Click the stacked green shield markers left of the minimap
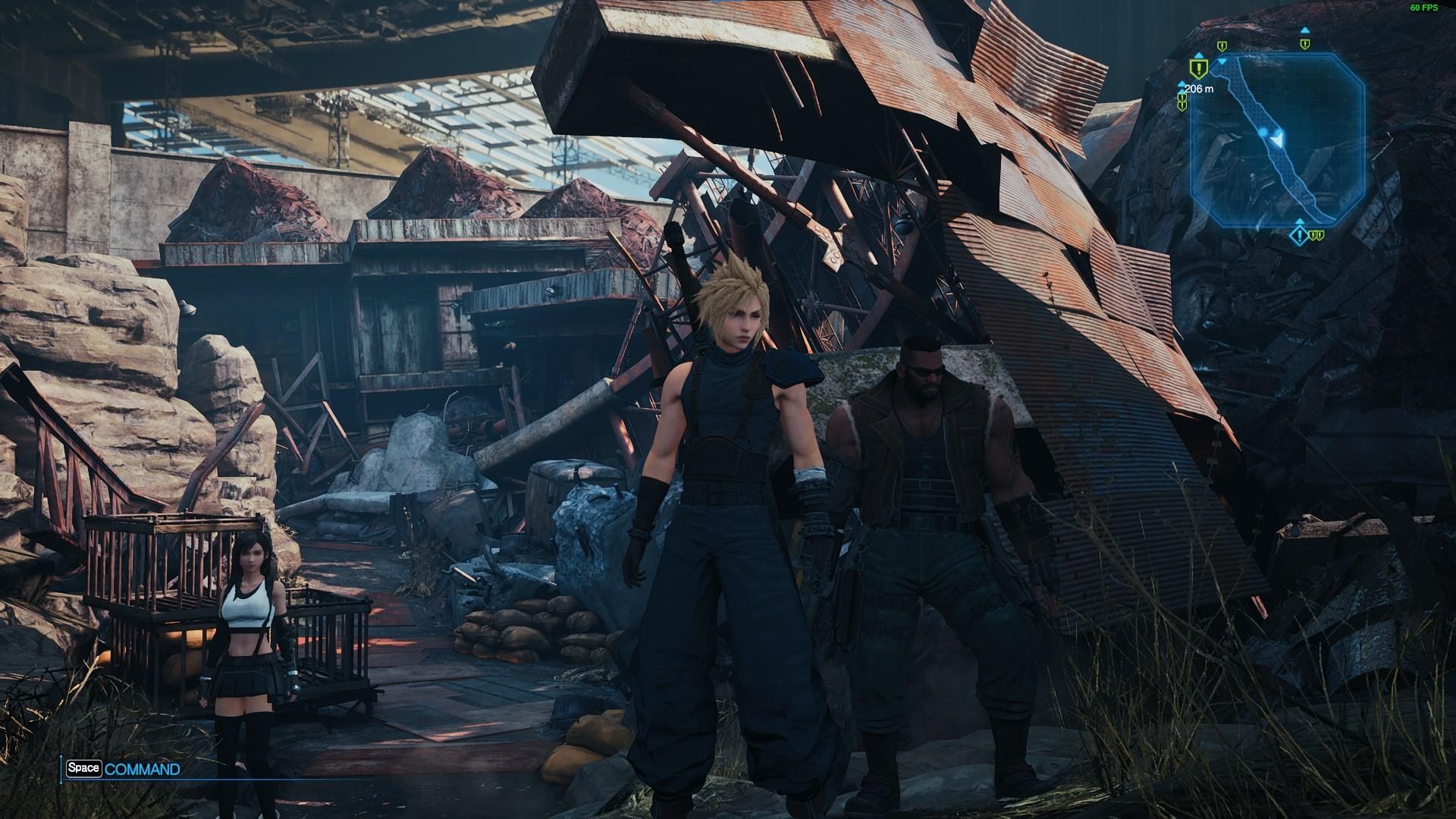This screenshot has height=819, width=1456. (1181, 101)
